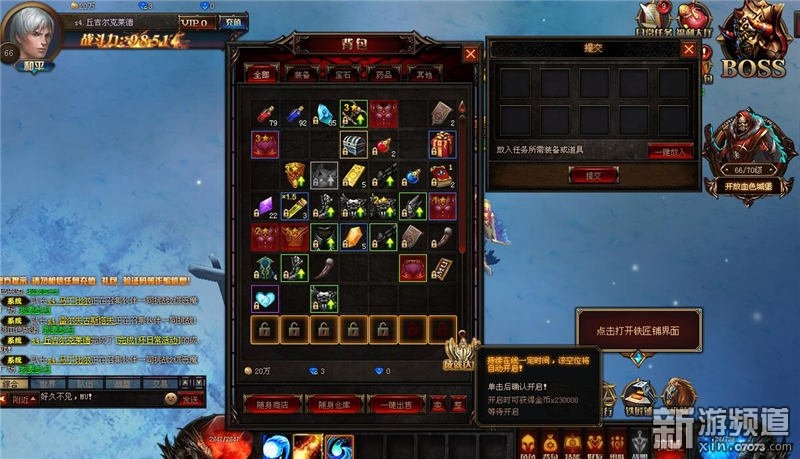Click the 一键放入 auto-place button
Viewport: 800px width, 459px height.
coord(669,152)
